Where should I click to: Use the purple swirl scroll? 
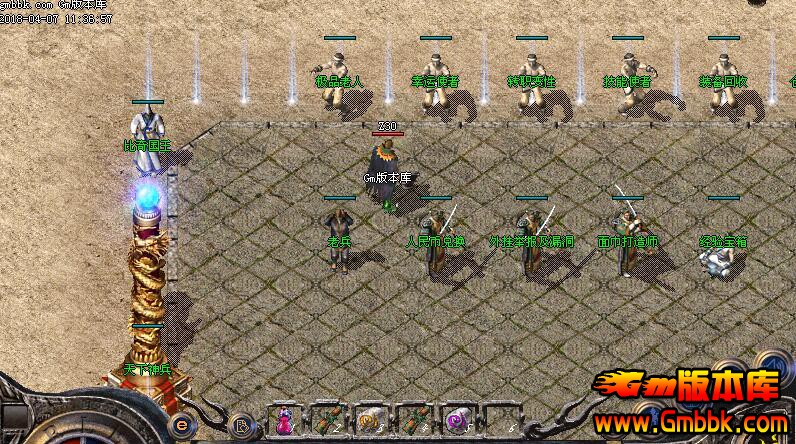(458, 420)
